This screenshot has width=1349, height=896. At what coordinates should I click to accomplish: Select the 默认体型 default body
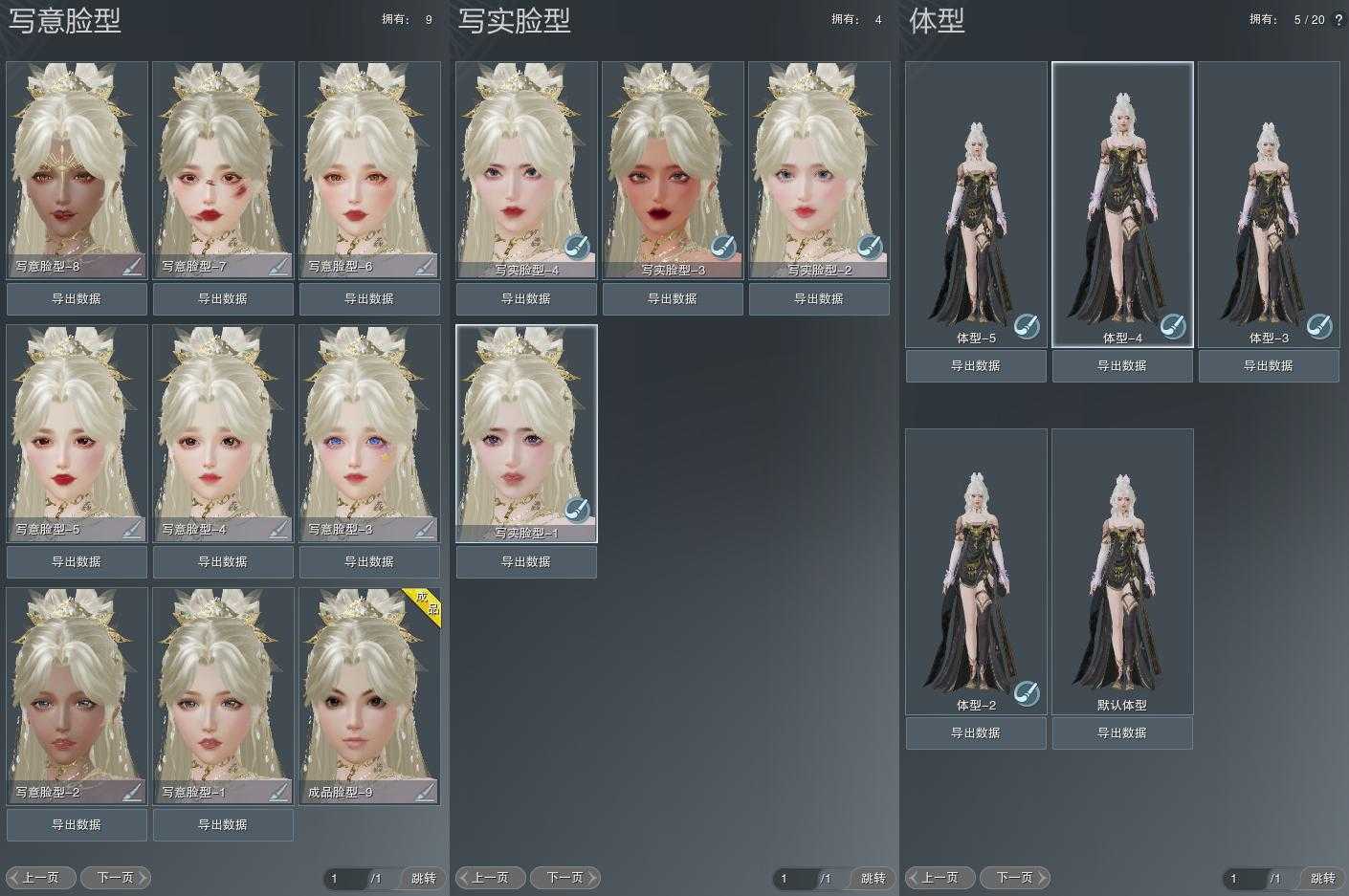click(1122, 569)
